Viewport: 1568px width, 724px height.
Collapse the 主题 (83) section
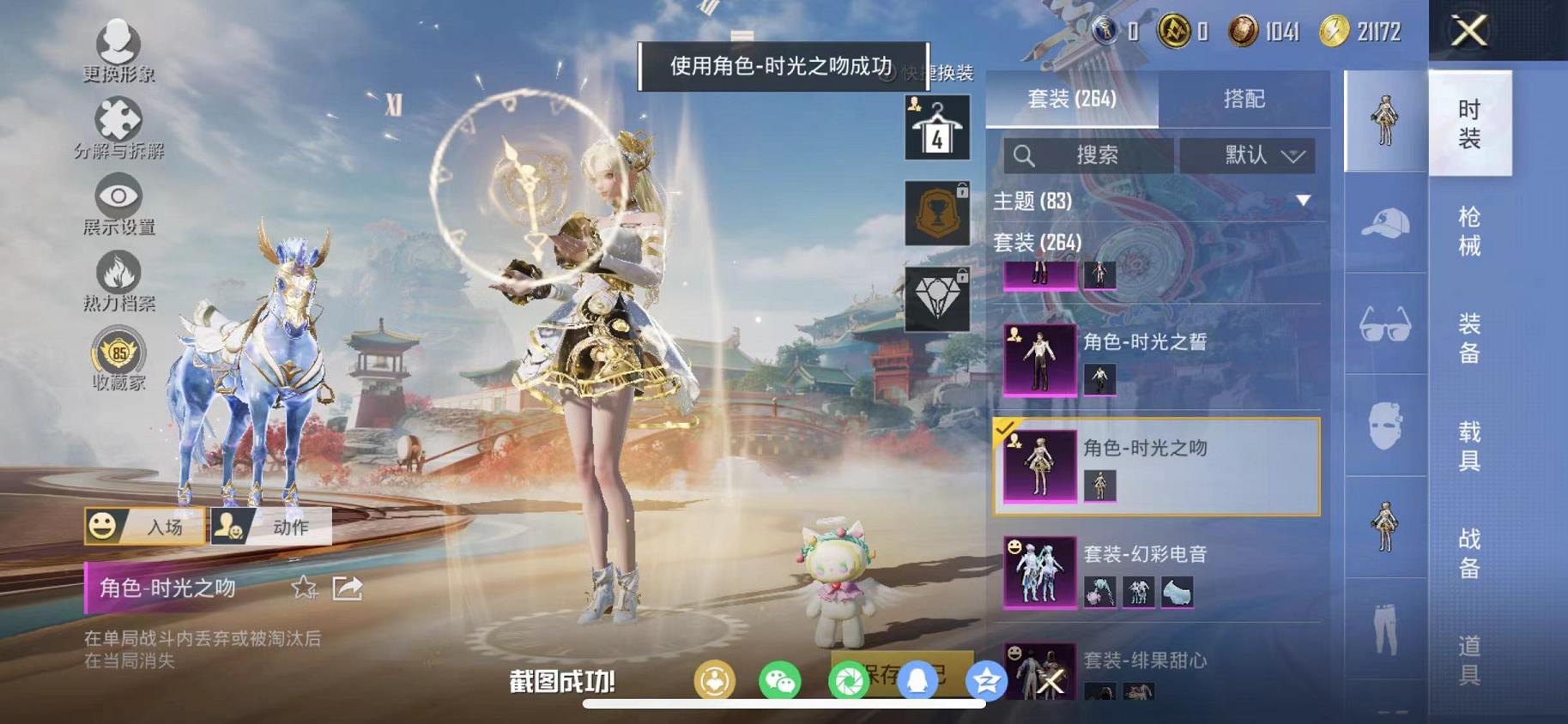coord(1303,202)
